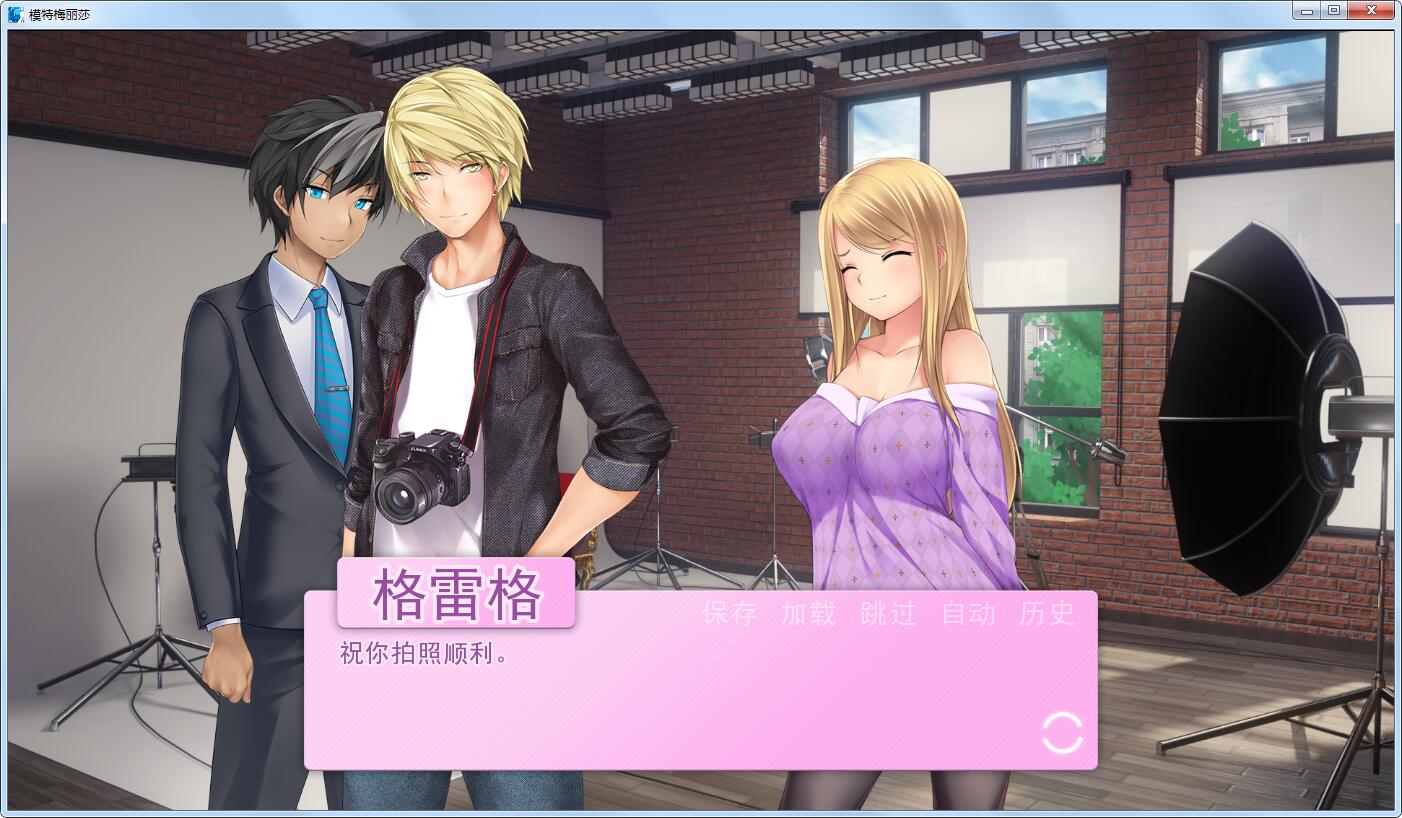This screenshot has height=818, width=1402.
Task: Click the speaker name plate 格雷格
Action: click(x=458, y=593)
